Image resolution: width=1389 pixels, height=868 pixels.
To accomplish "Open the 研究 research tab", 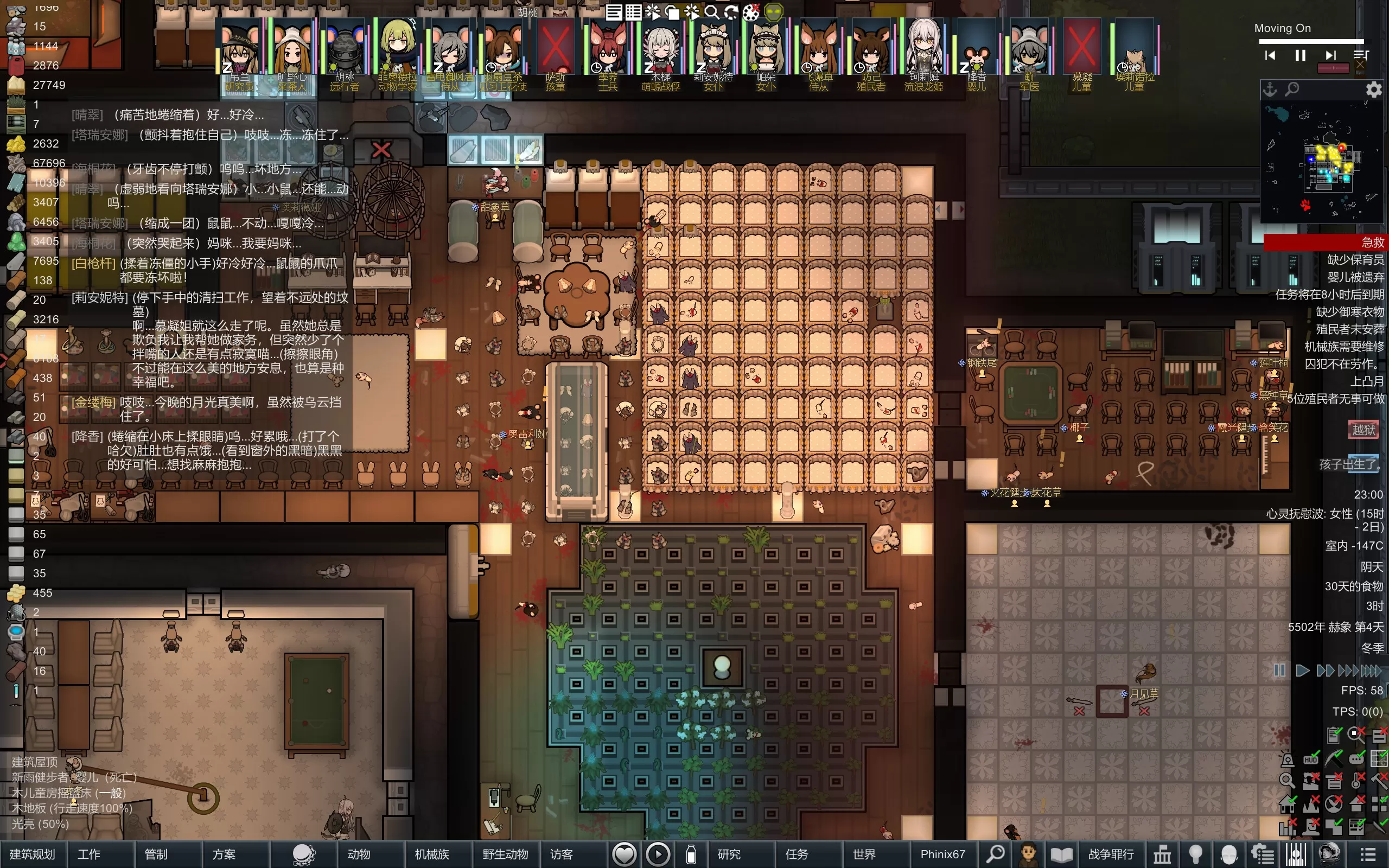I will click(x=729, y=854).
